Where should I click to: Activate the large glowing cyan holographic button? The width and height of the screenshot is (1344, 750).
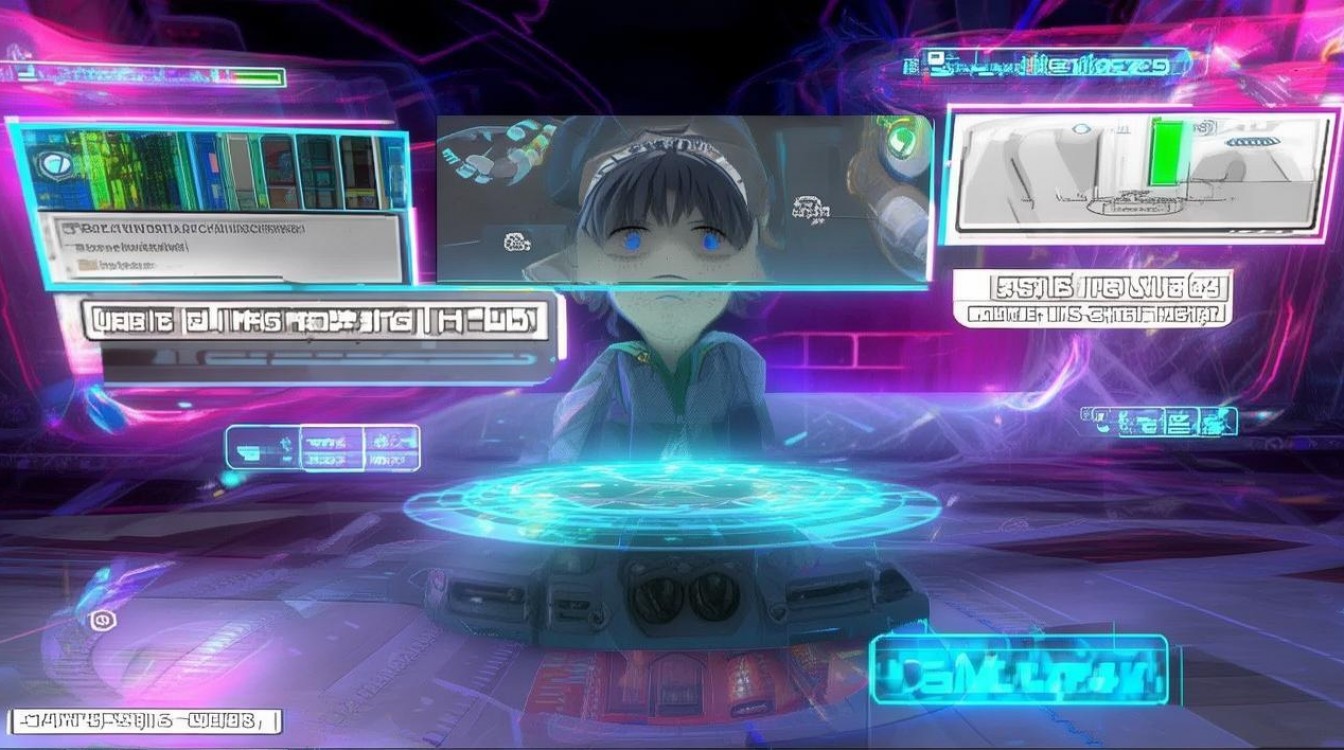[1021, 668]
